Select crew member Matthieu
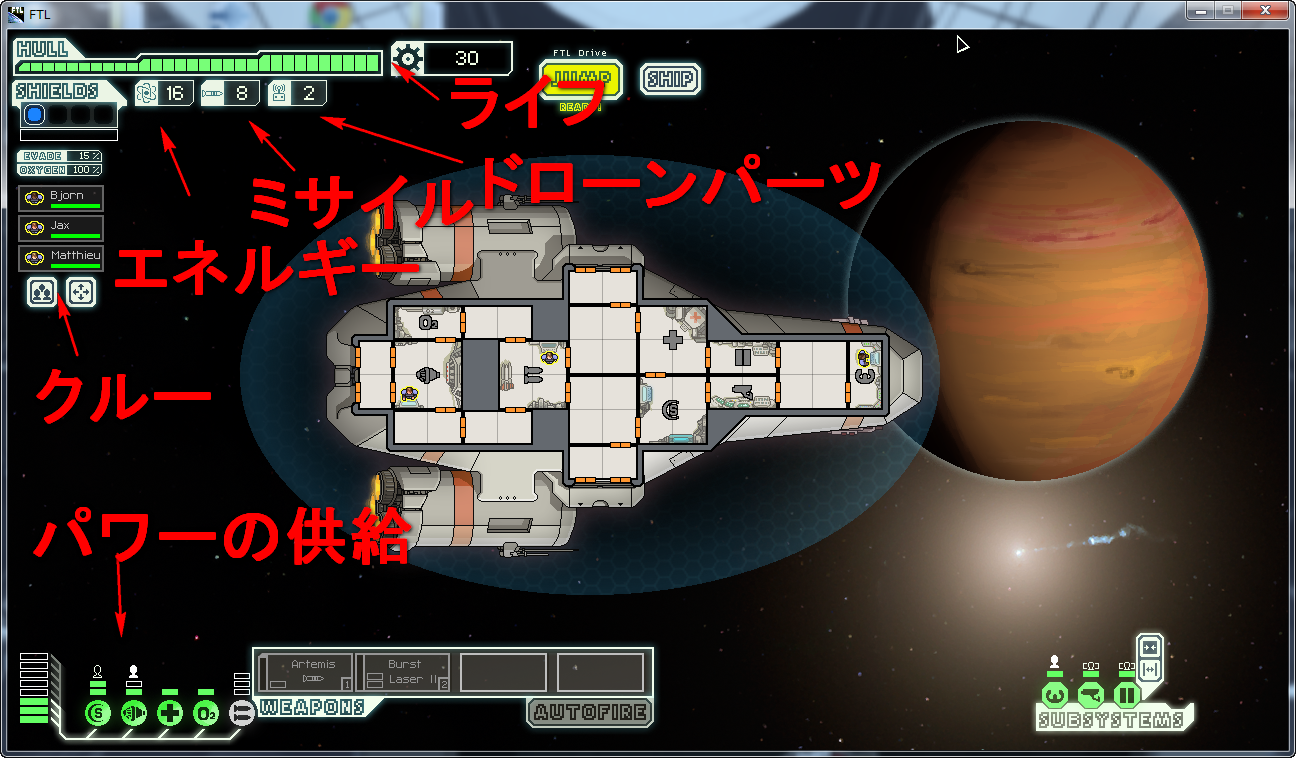The height and width of the screenshot is (758, 1296). coord(61,259)
